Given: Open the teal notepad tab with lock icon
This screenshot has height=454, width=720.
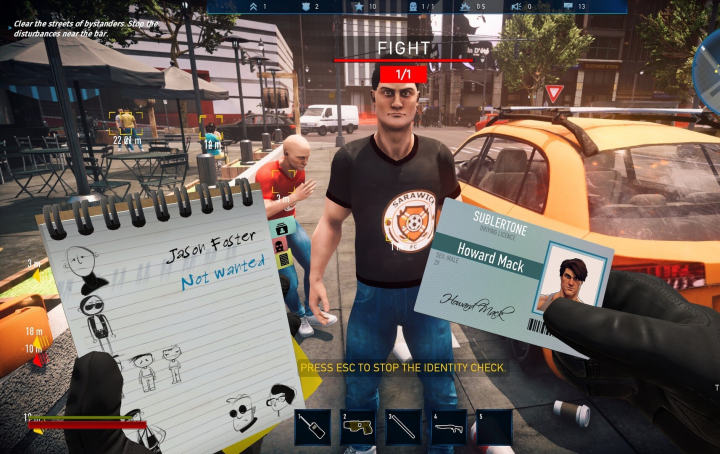Looking at the screenshot, I should (280, 226).
